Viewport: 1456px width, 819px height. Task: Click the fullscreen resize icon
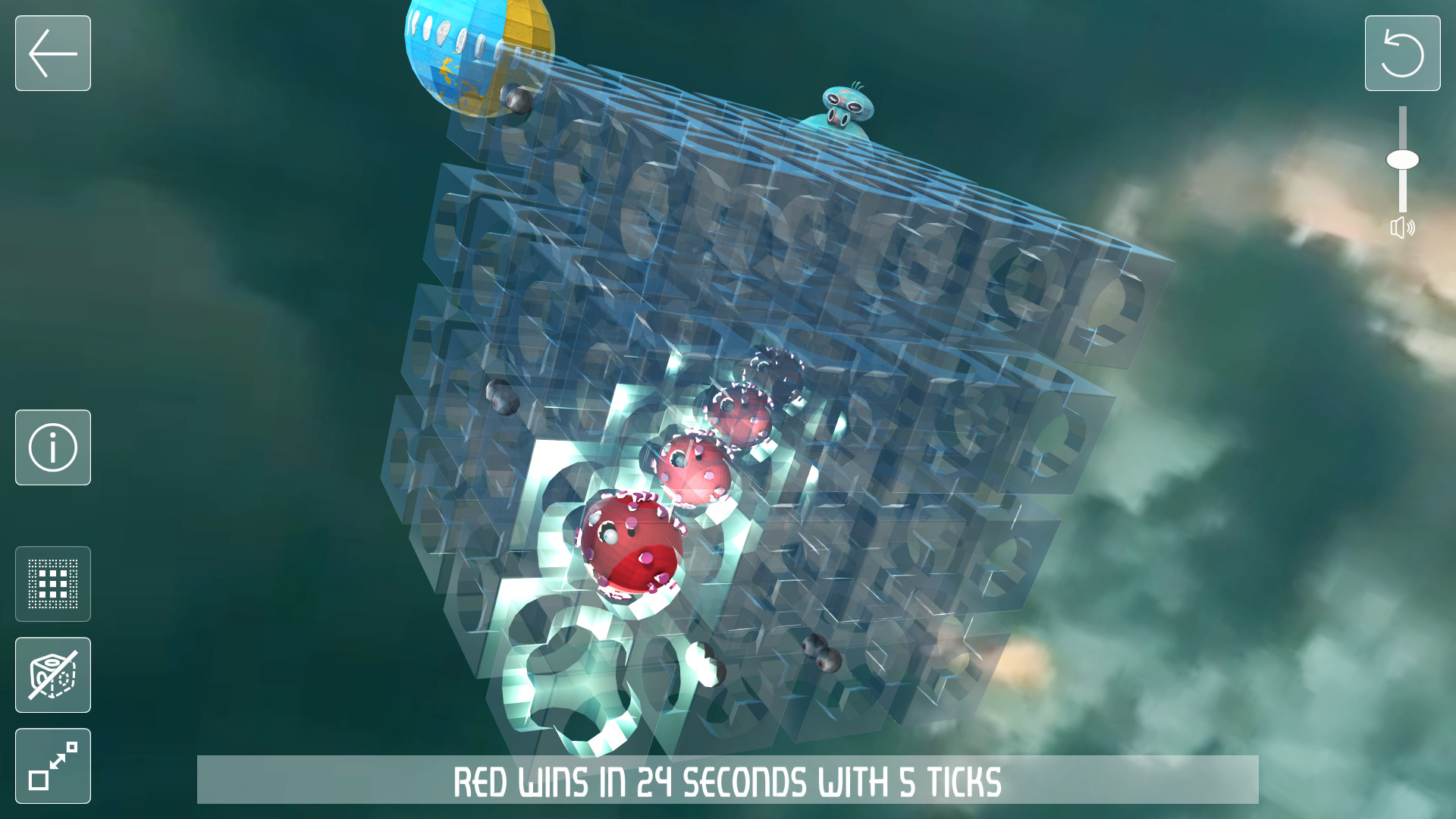tap(52, 766)
